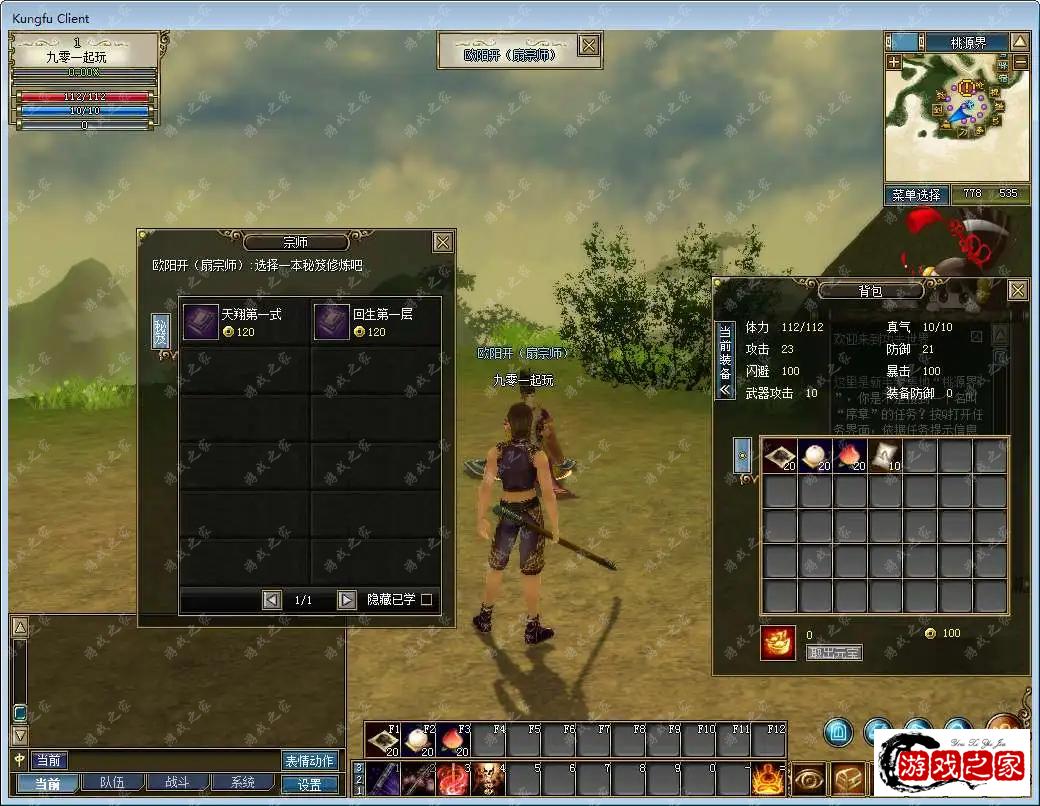Go to the next trainer page arrow
Image resolution: width=1040 pixels, height=806 pixels.
click(346, 600)
